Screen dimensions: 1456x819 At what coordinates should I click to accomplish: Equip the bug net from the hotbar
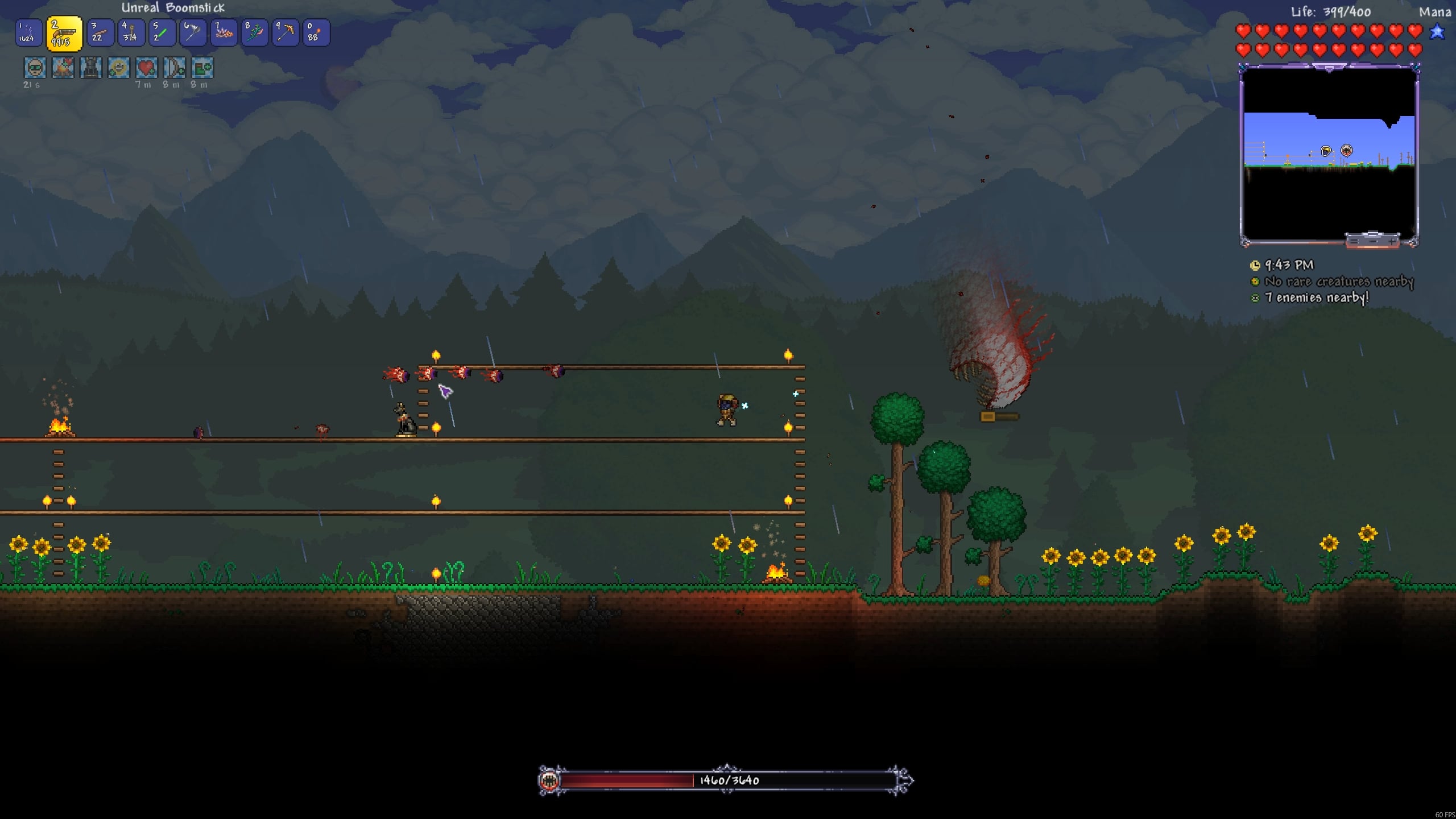click(x=193, y=33)
